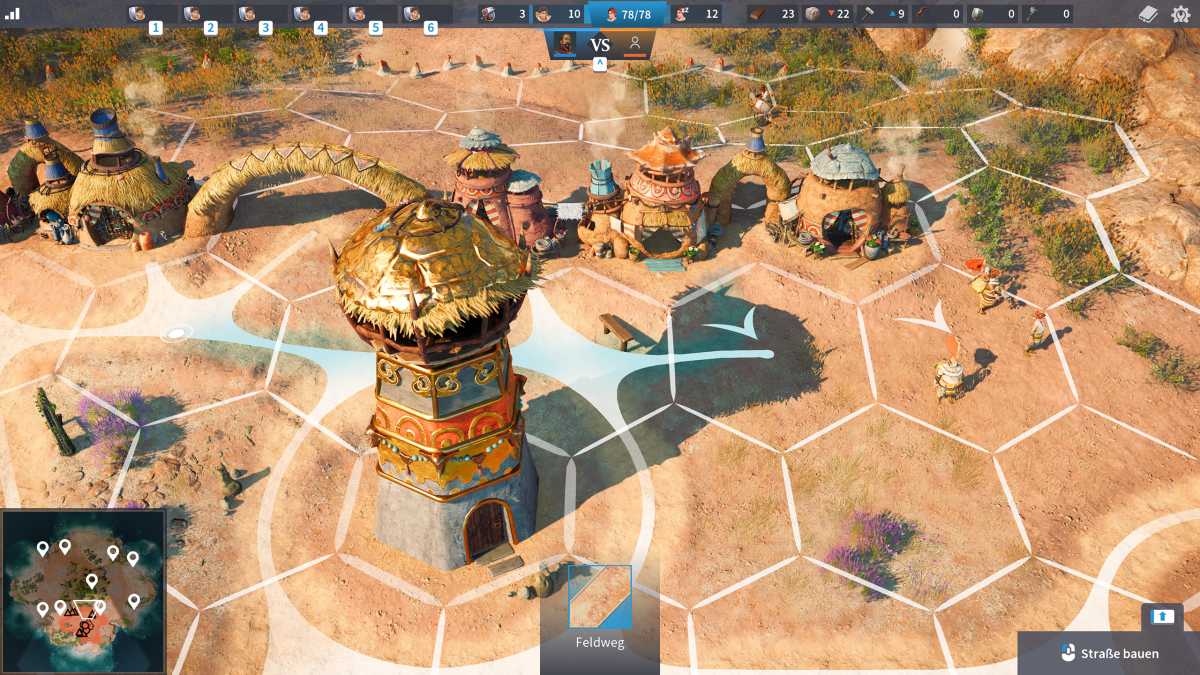Click the player portrait in VS panel
The height and width of the screenshot is (675, 1200).
pos(565,44)
